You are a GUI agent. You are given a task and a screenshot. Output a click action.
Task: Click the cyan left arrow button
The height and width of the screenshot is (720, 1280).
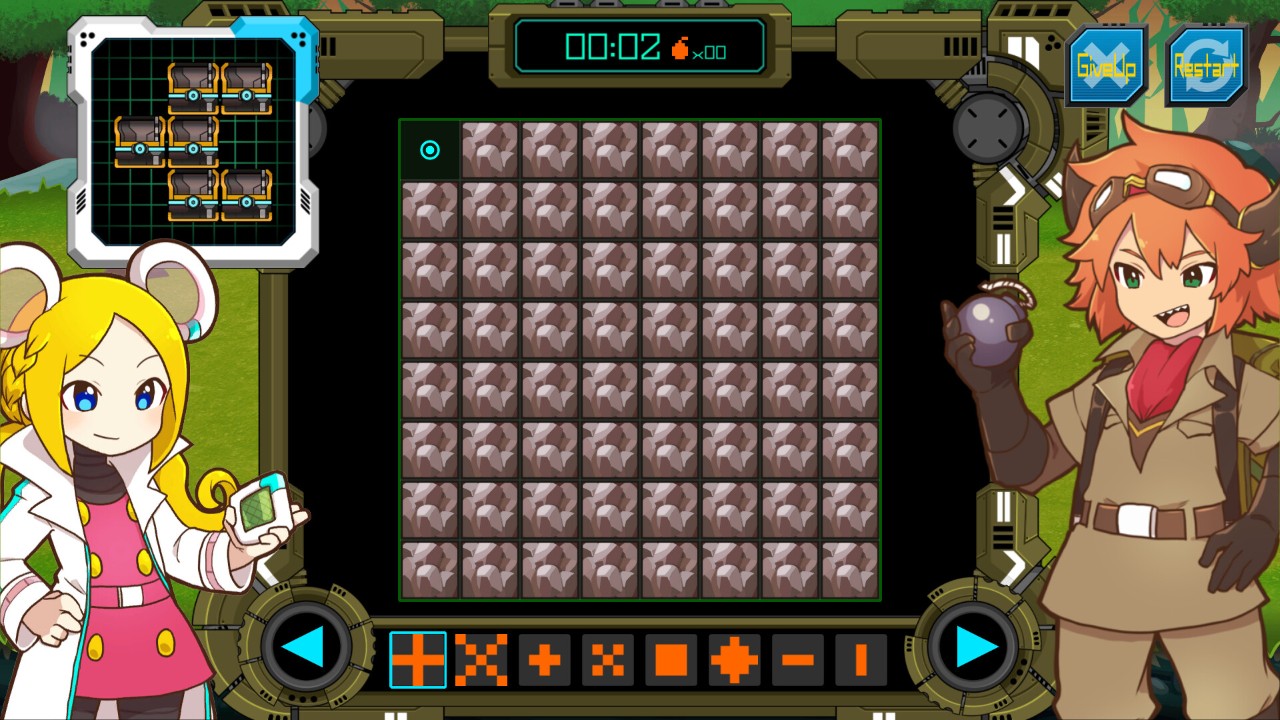point(302,648)
